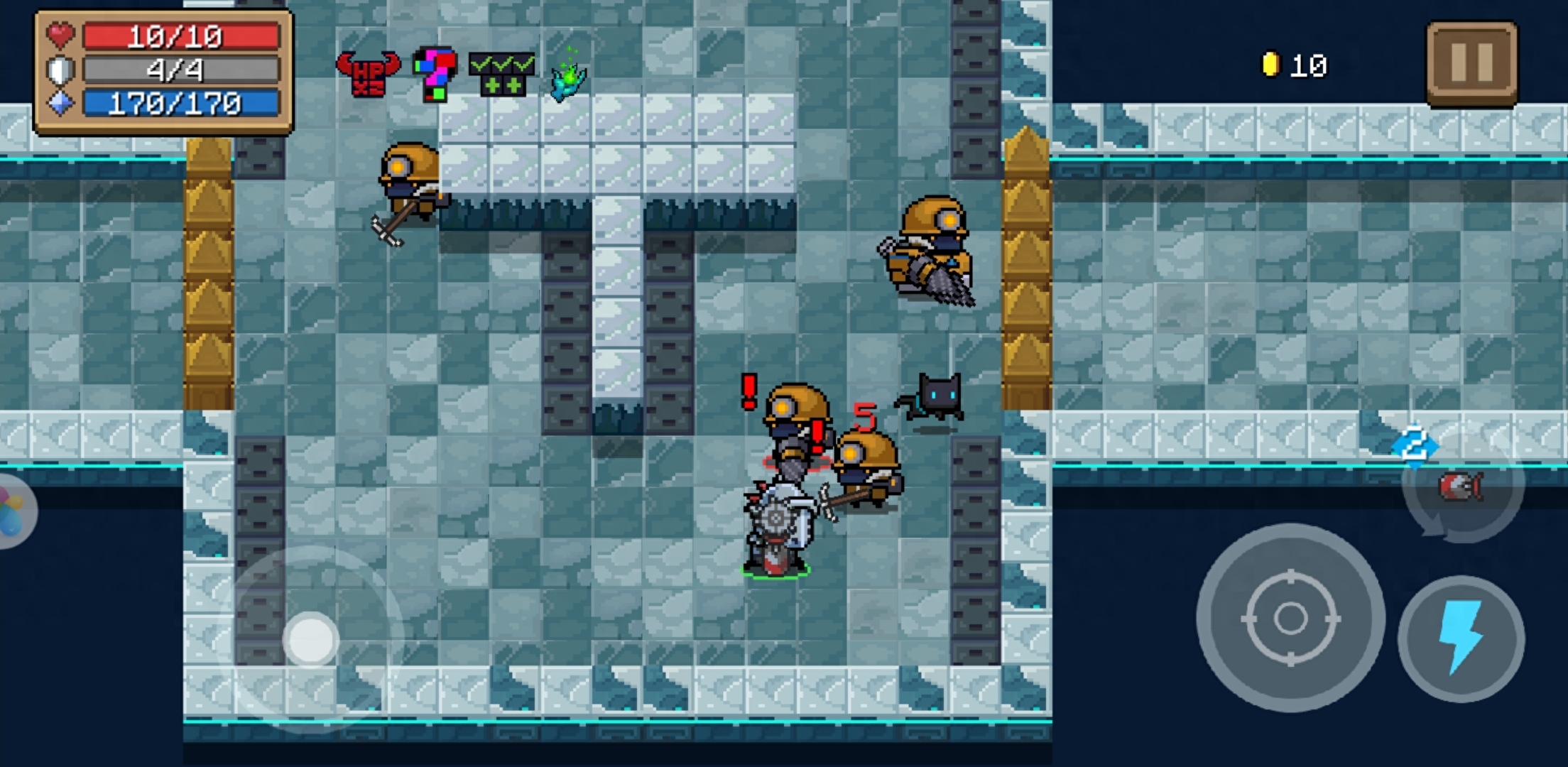Inspect the red horned HP buff icon
The width and height of the screenshot is (1568, 767).
coord(368,73)
